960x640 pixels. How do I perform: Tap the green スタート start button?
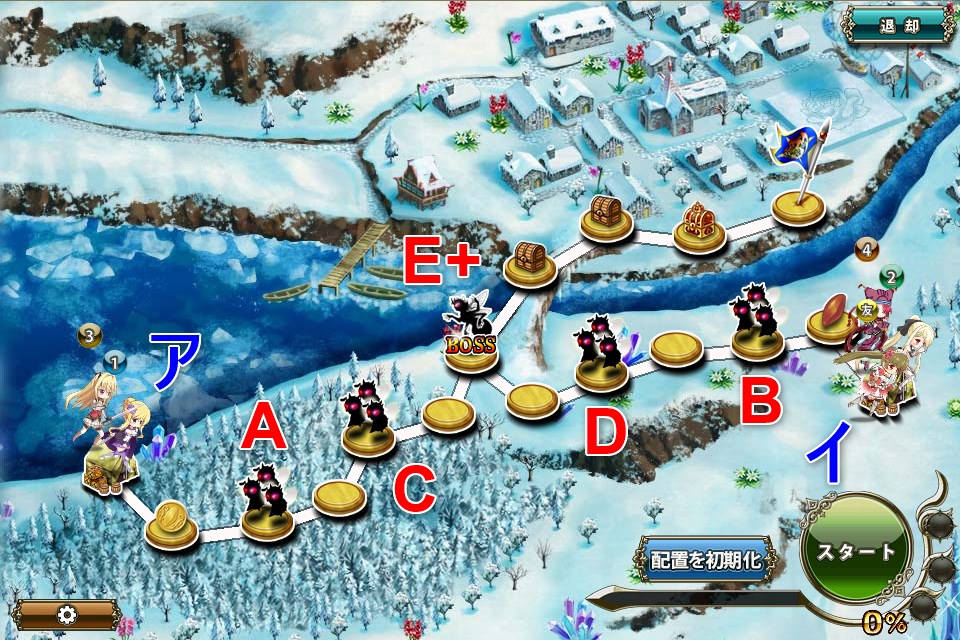[x=855, y=551]
